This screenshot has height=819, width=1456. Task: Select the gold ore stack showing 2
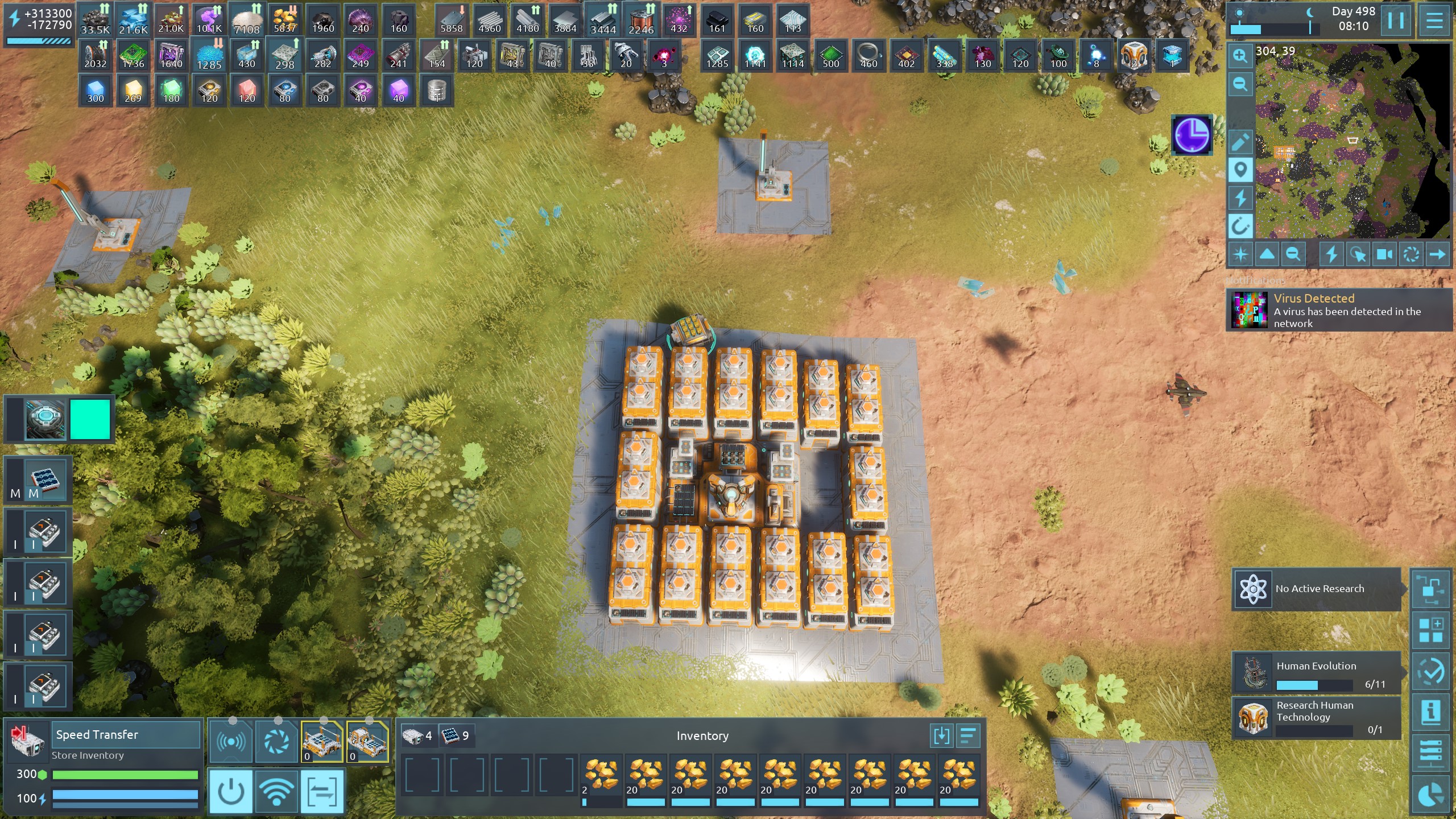click(x=601, y=777)
